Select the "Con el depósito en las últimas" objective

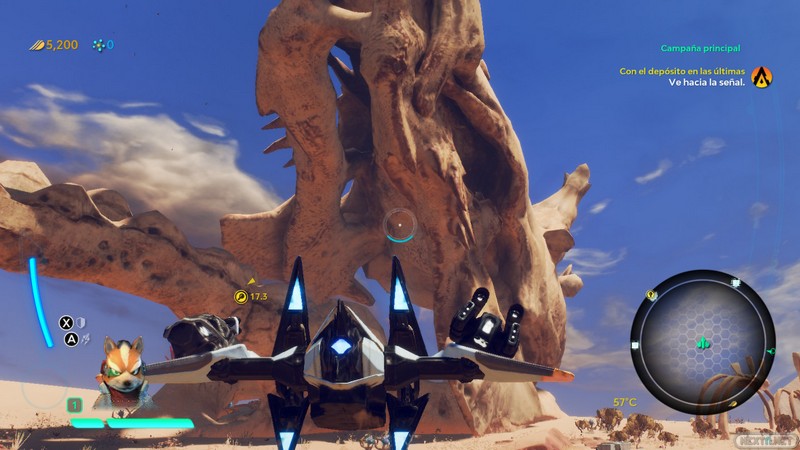pyautogui.click(x=682, y=71)
